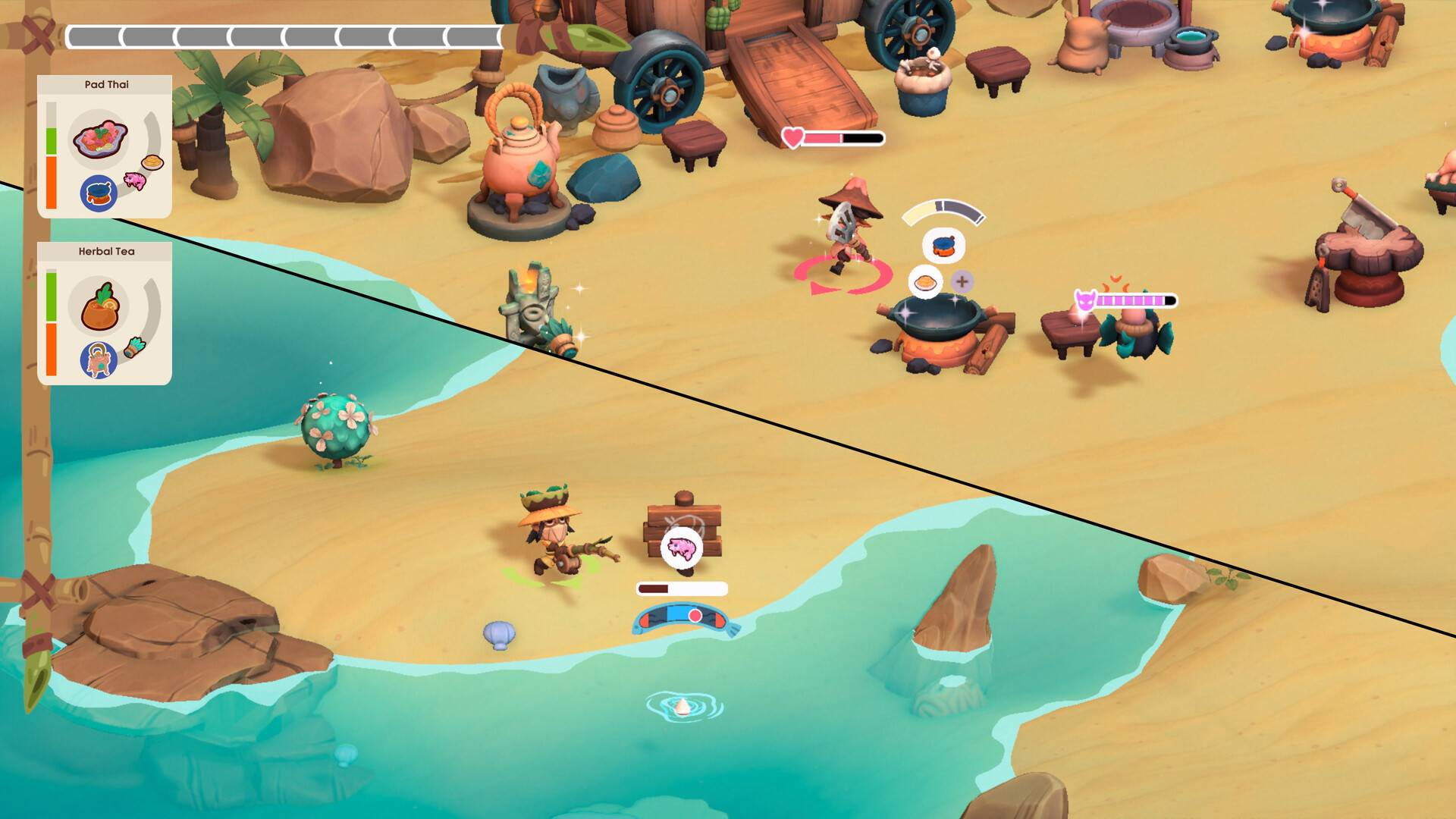The width and height of the screenshot is (1456, 819).
Task: Click the wok station icon in Pad Thai card
Action: point(99,193)
